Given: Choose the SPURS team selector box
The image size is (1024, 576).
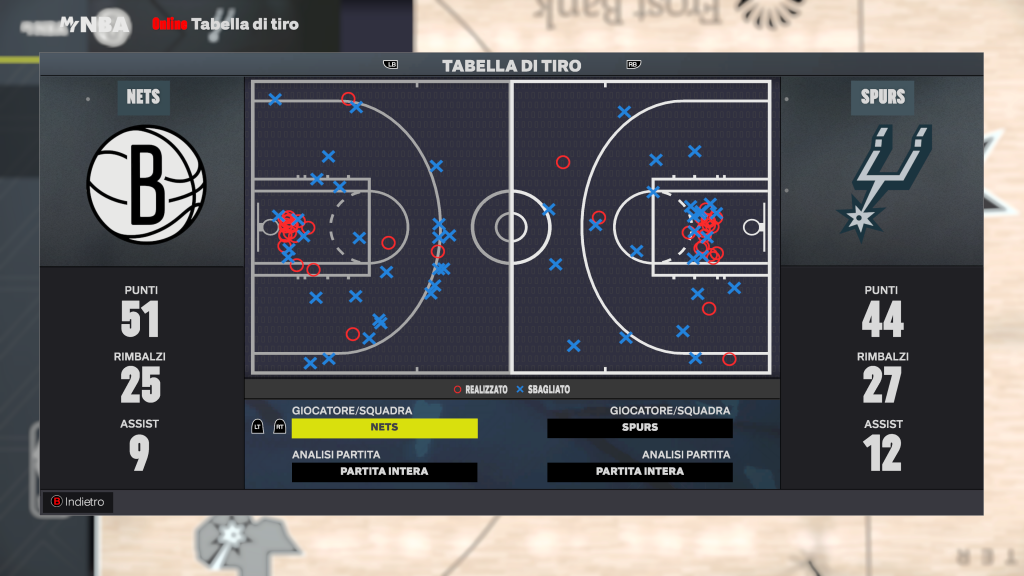Looking at the screenshot, I should tap(640, 428).
